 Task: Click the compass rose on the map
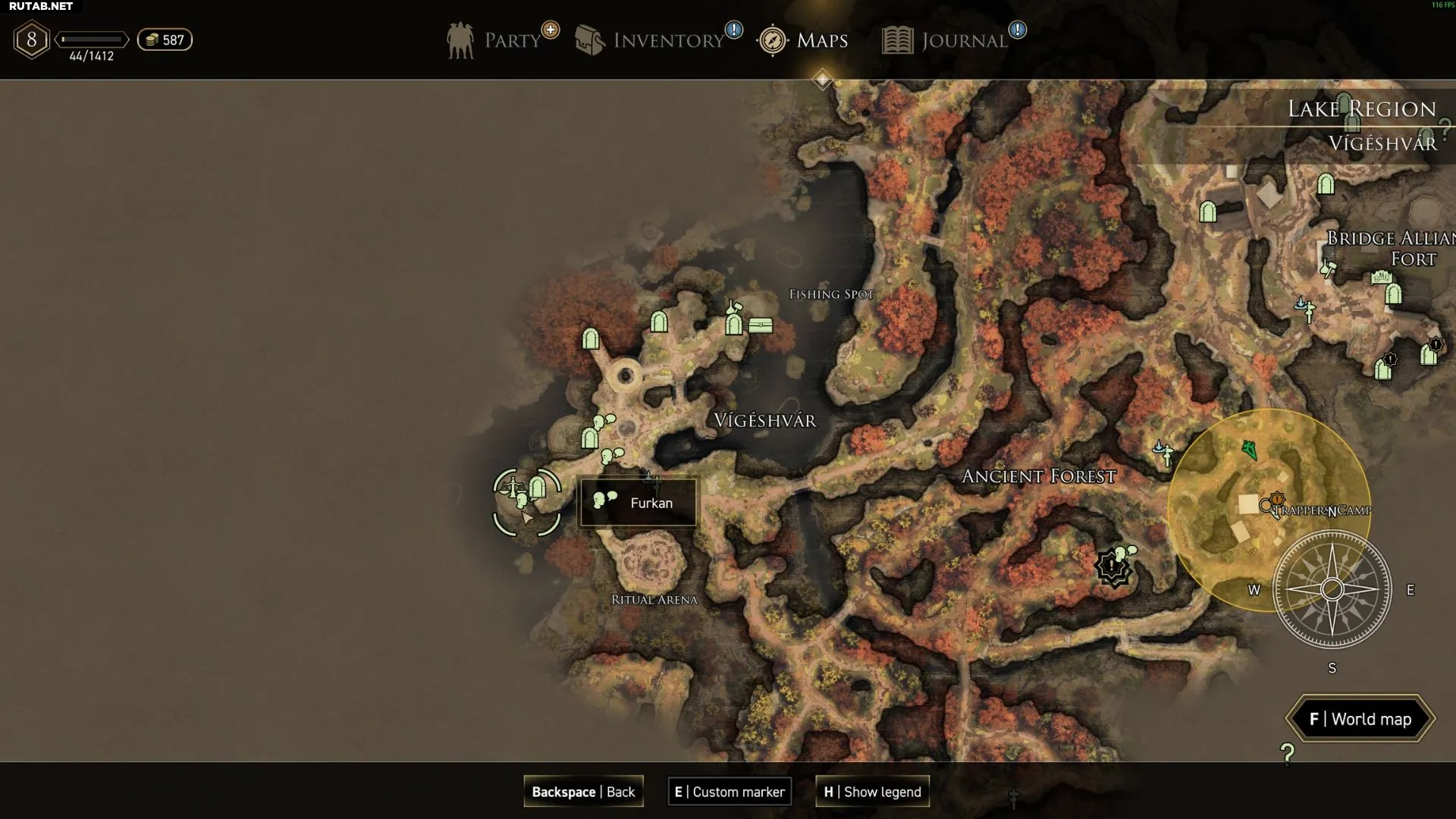1332,589
